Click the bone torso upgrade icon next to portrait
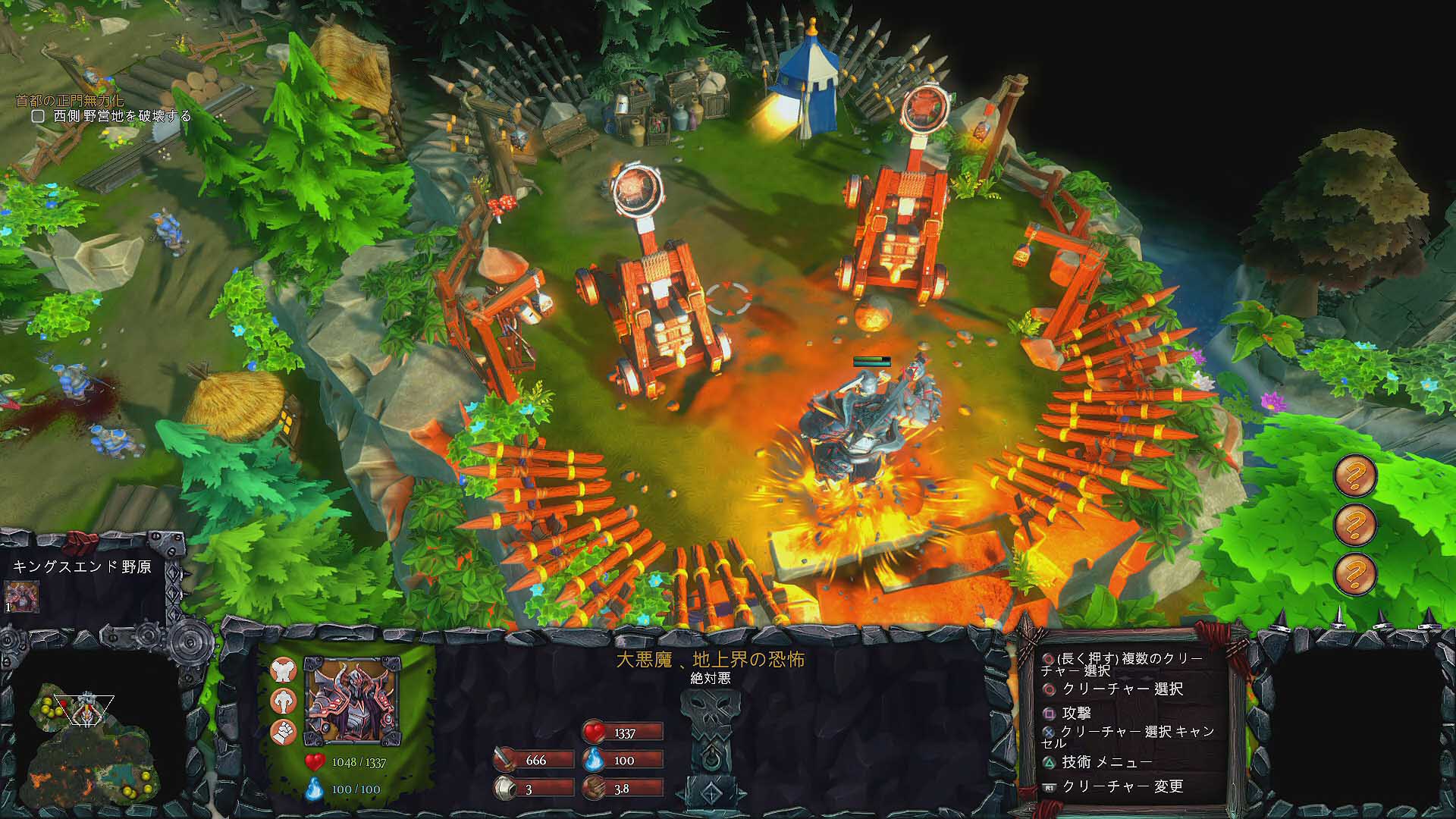 [x=284, y=670]
